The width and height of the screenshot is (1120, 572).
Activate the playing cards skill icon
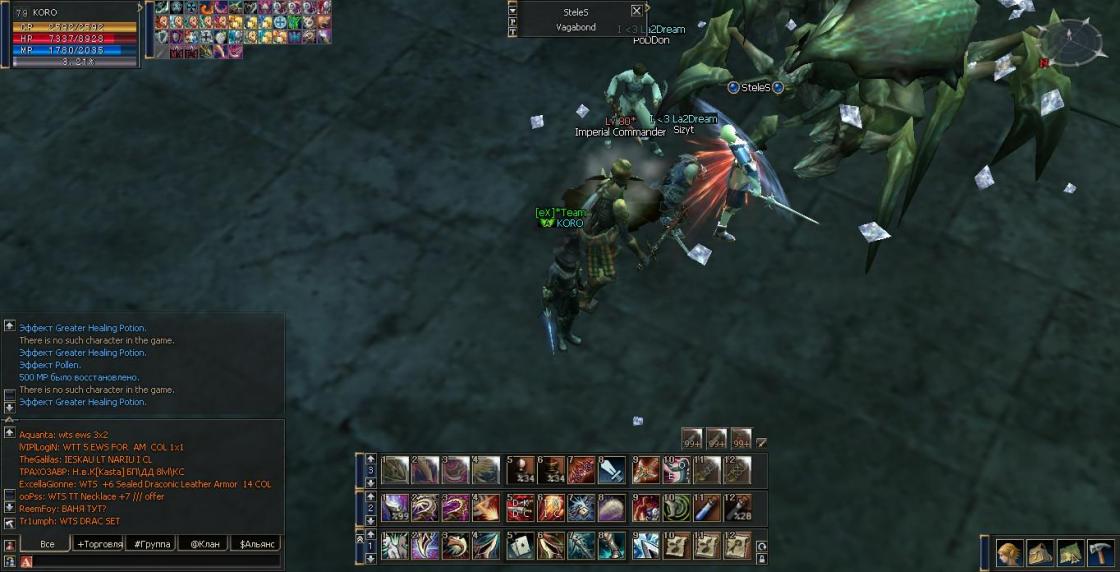pyautogui.click(x=520, y=546)
